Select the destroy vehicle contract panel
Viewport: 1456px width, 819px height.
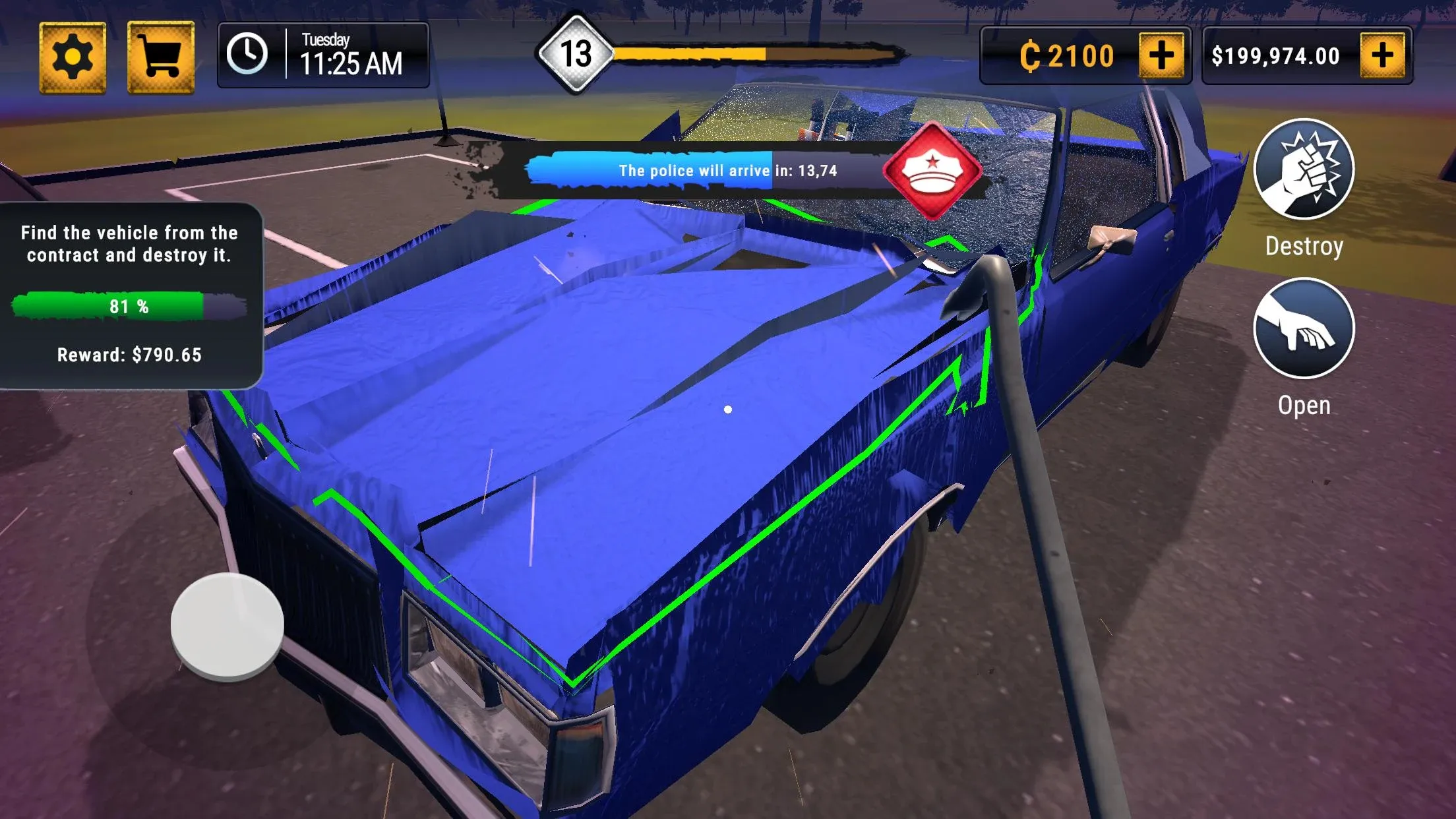[x=130, y=295]
